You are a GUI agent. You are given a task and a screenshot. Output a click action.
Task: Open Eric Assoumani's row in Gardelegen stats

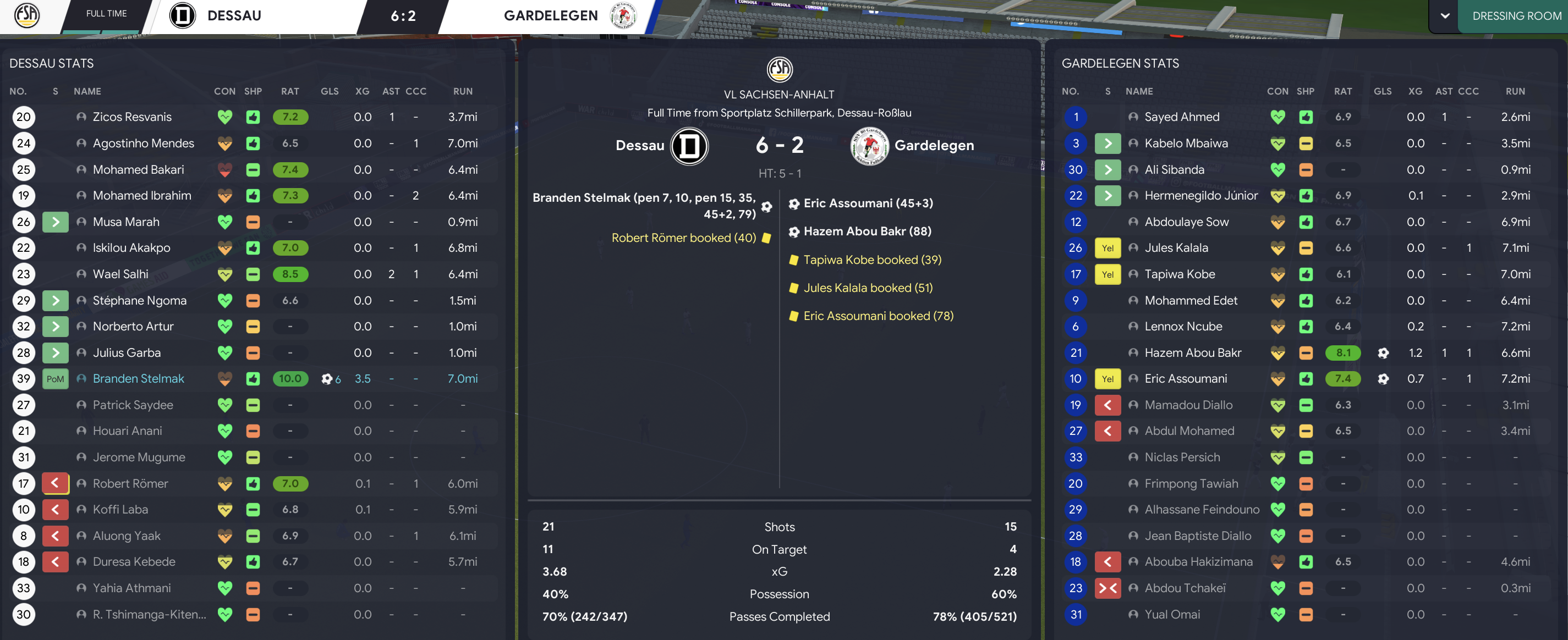click(x=1185, y=378)
